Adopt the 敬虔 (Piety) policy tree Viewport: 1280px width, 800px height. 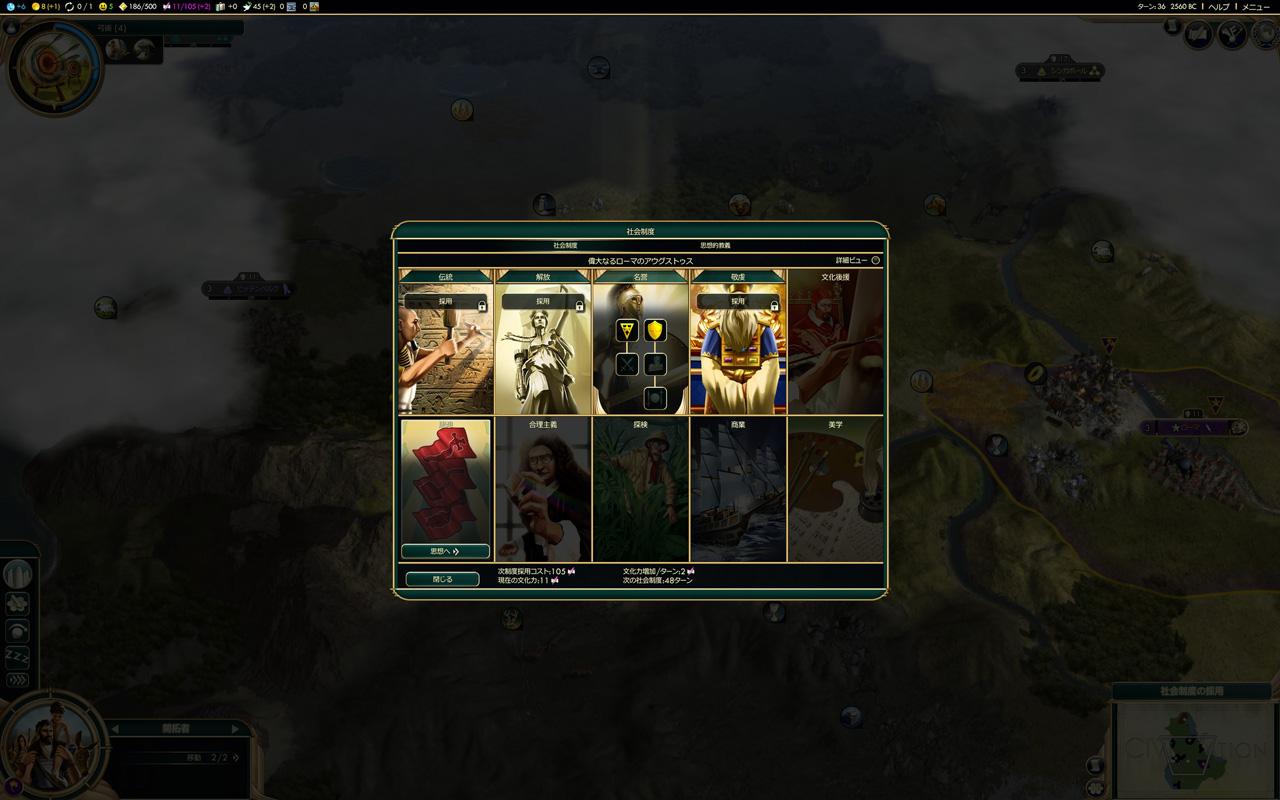738,301
